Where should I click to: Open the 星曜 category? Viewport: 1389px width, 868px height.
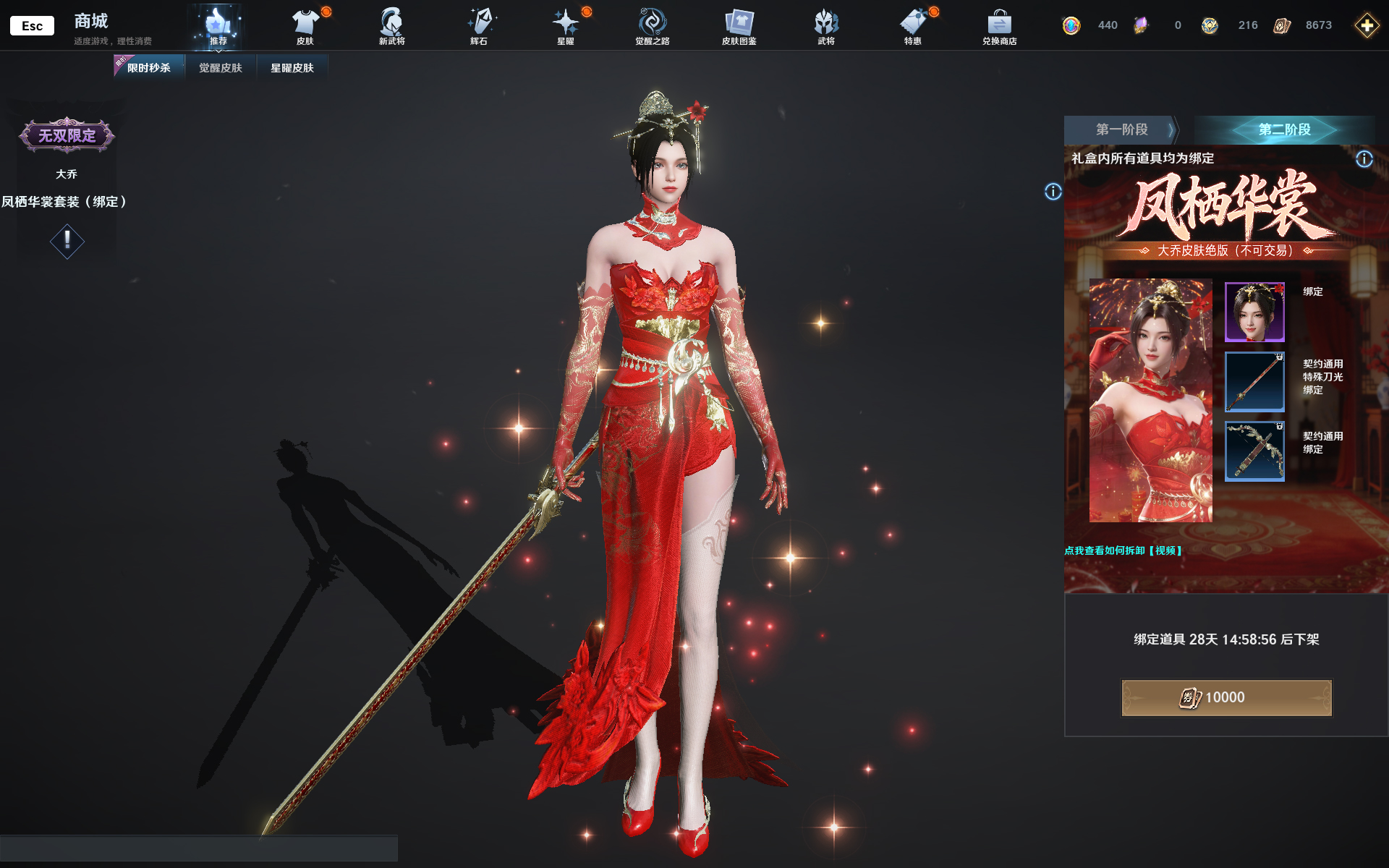(566, 27)
